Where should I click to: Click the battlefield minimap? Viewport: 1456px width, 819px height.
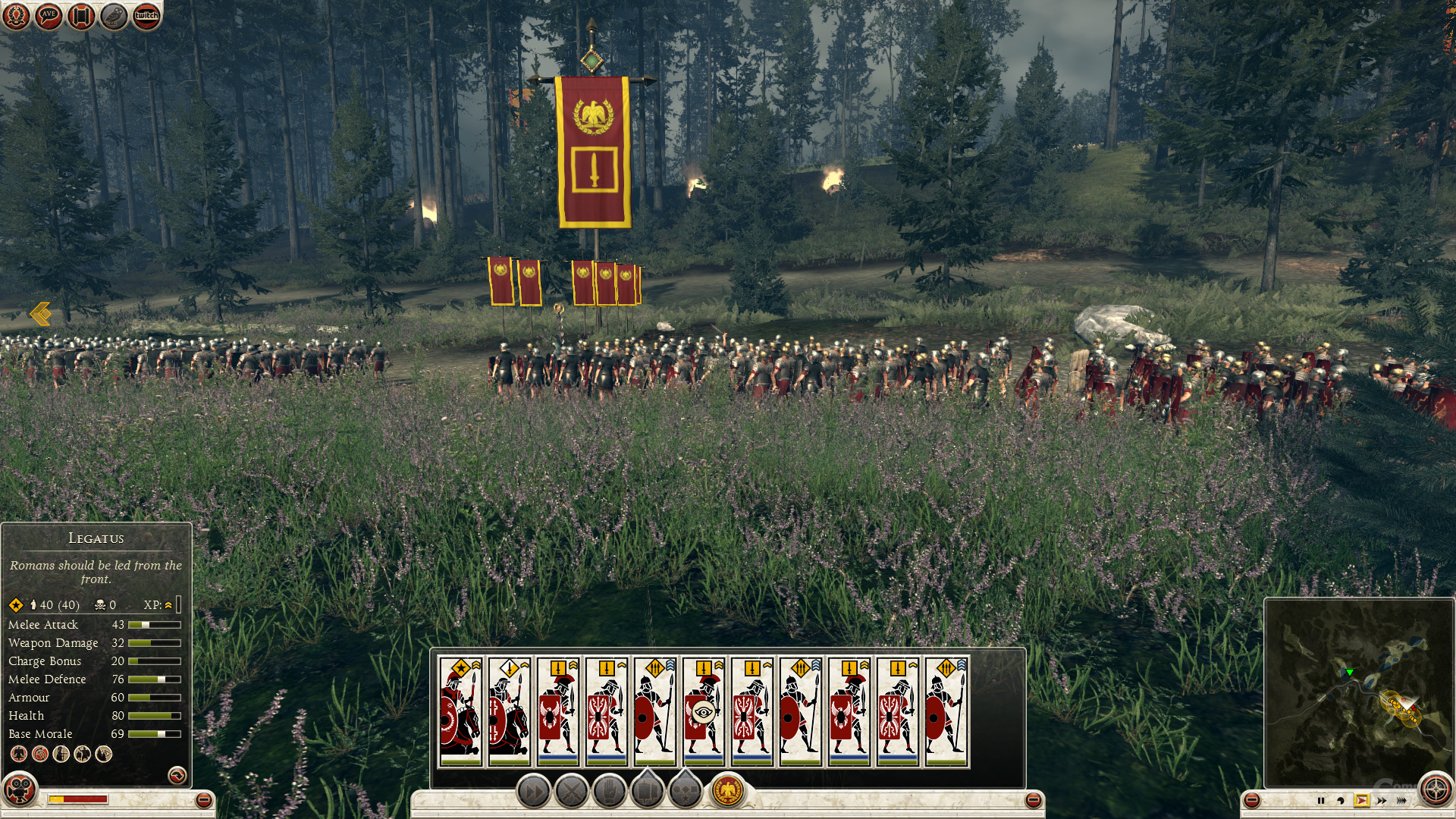[1357, 690]
